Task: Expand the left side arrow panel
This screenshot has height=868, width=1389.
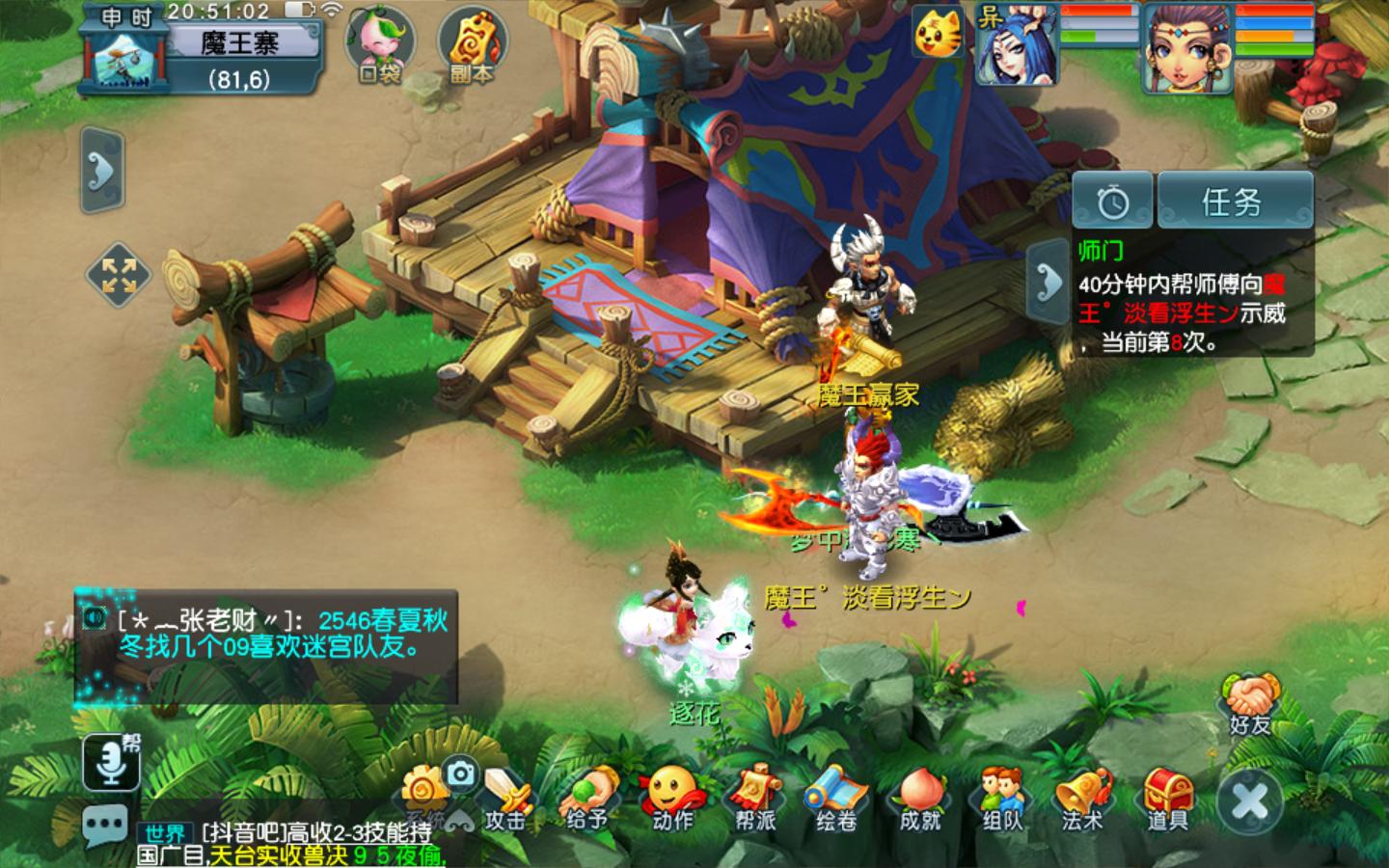Action: 101,170
